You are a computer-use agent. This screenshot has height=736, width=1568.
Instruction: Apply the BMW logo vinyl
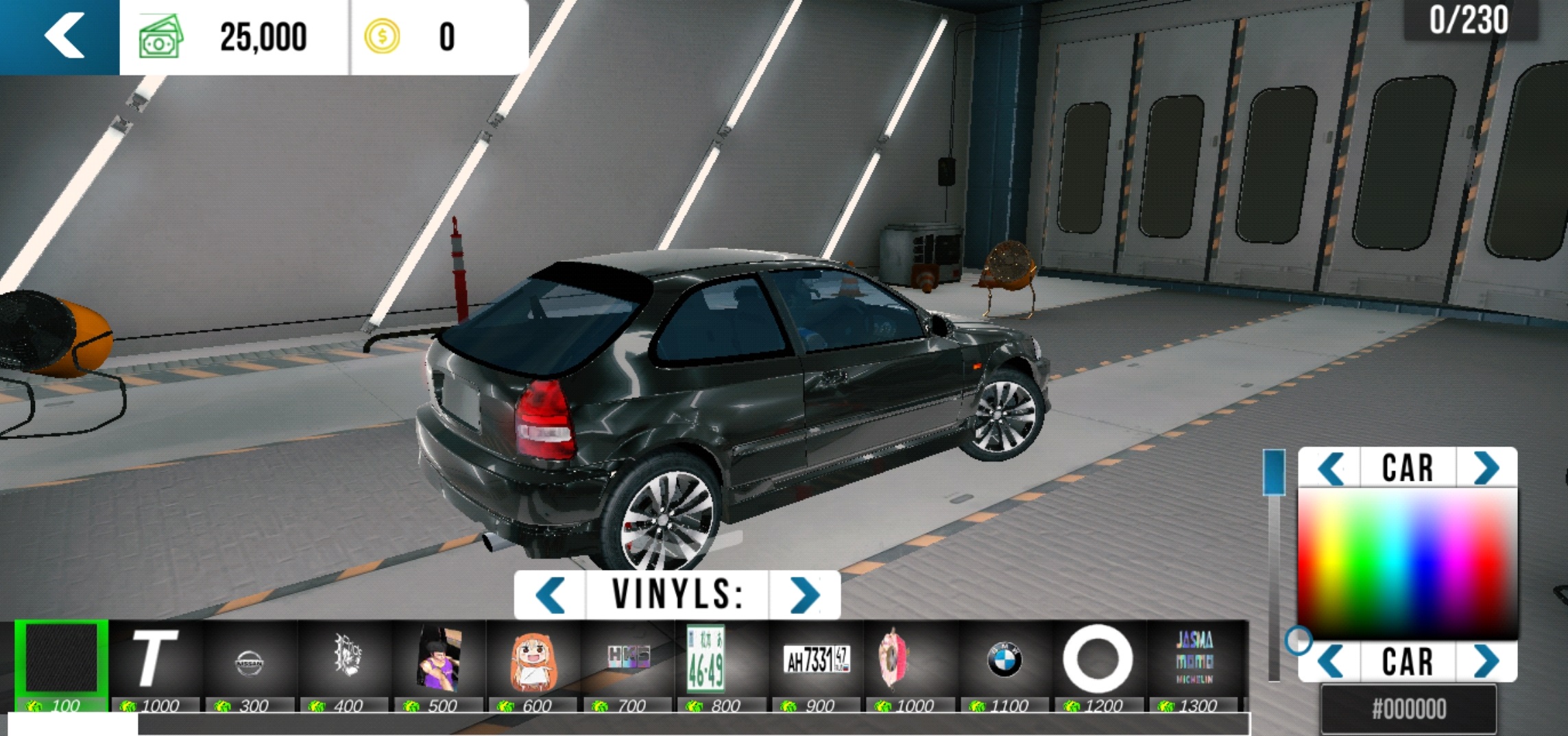coord(1004,660)
